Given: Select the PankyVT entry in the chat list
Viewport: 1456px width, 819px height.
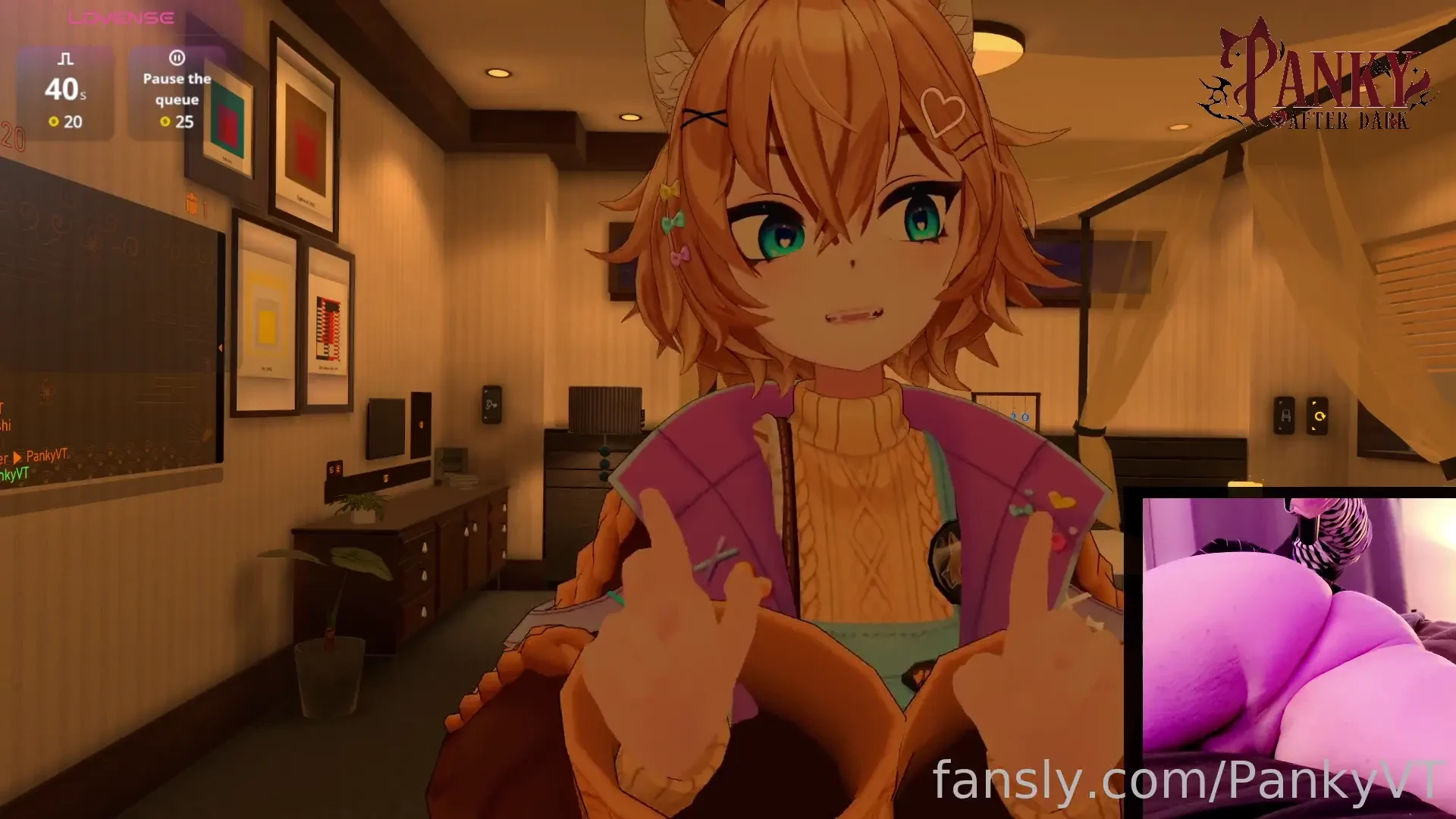Looking at the screenshot, I should [47, 456].
